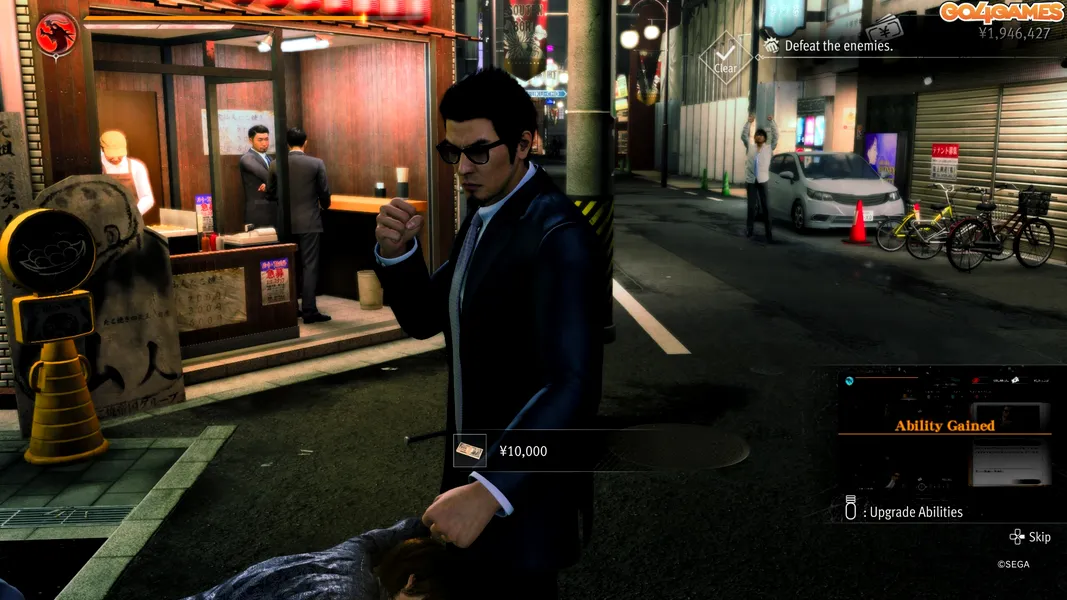This screenshot has width=1067, height=600.
Task: Open the Ability Gained notification panel
Action: 944,427
